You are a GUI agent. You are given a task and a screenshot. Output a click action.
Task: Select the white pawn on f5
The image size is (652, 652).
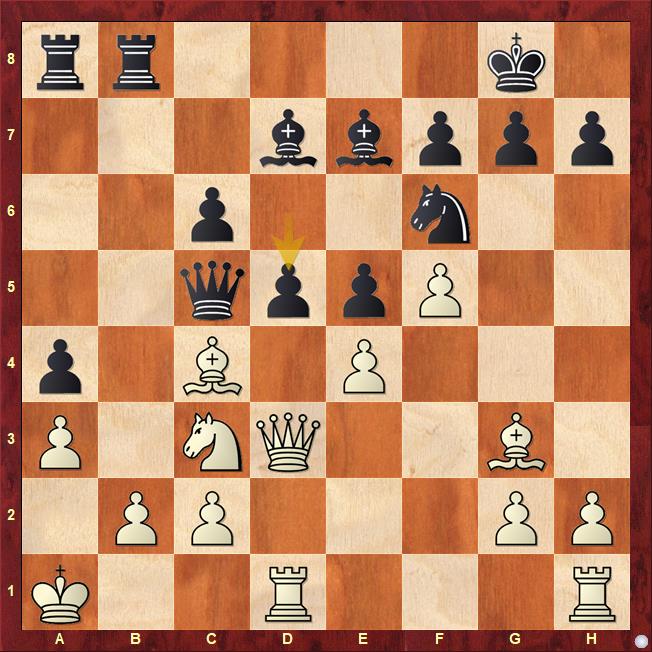(441, 289)
